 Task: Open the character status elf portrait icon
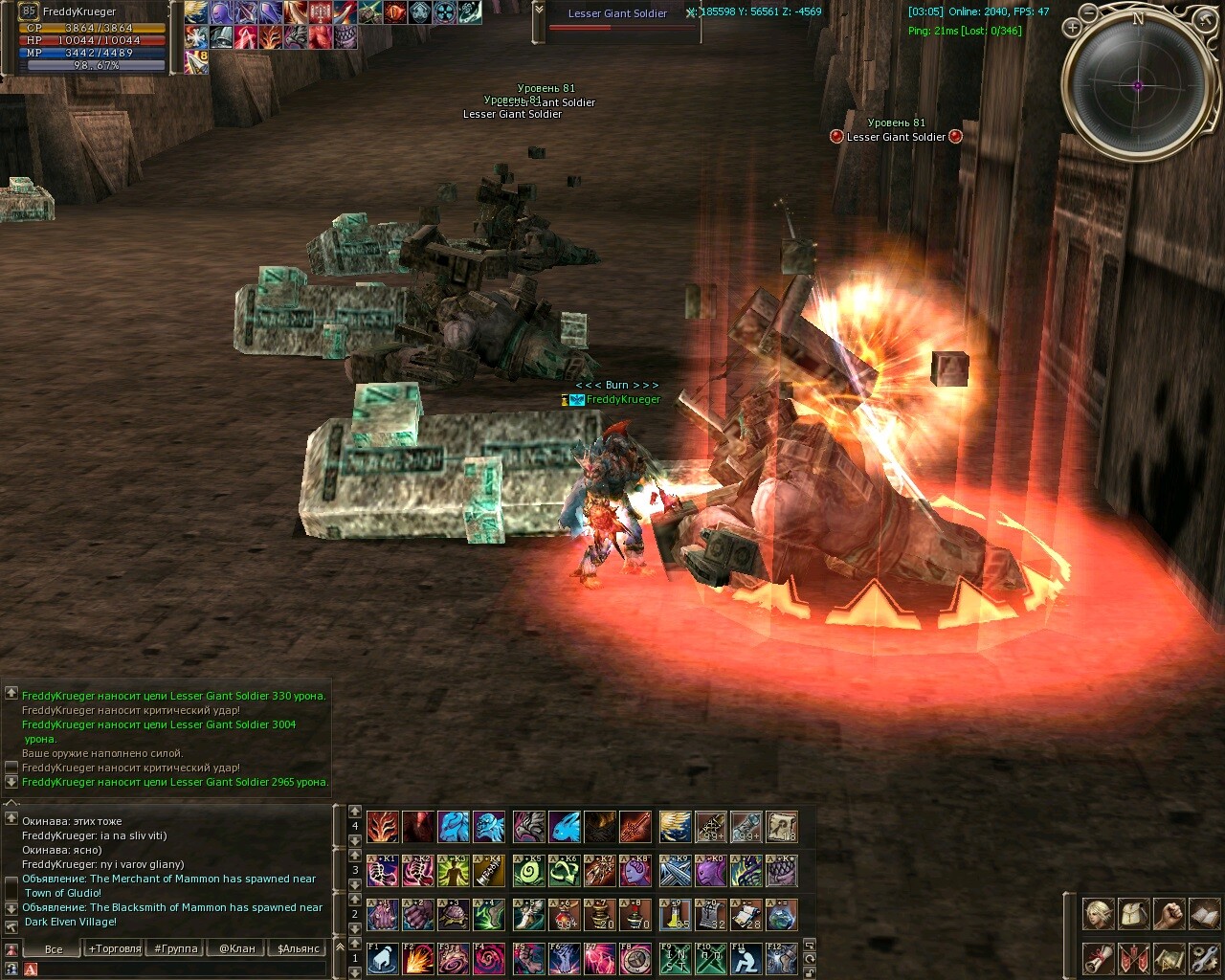pyautogui.click(x=1098, y=914)
